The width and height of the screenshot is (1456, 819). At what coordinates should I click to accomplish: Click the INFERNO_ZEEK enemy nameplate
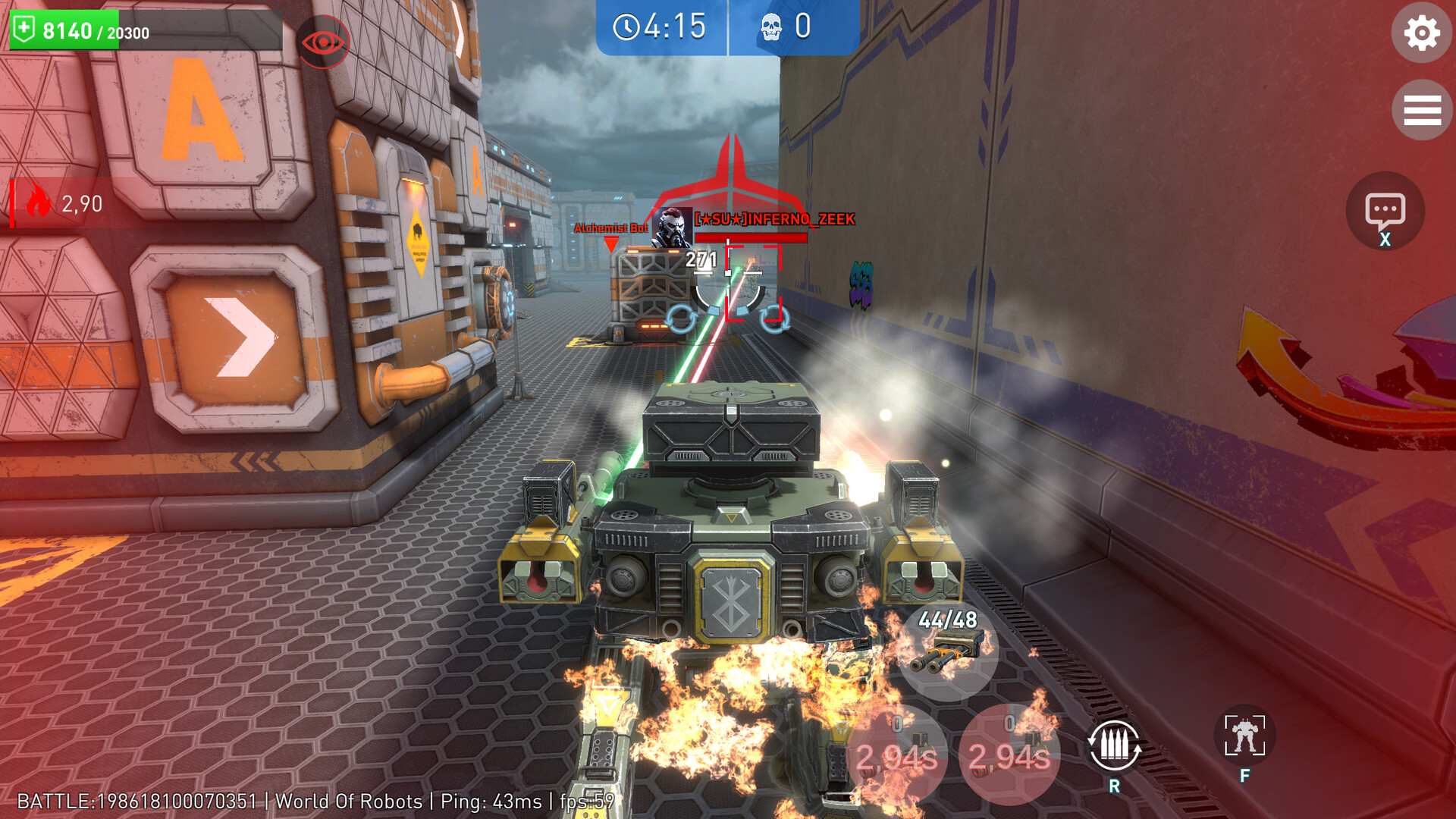(773, 218)
